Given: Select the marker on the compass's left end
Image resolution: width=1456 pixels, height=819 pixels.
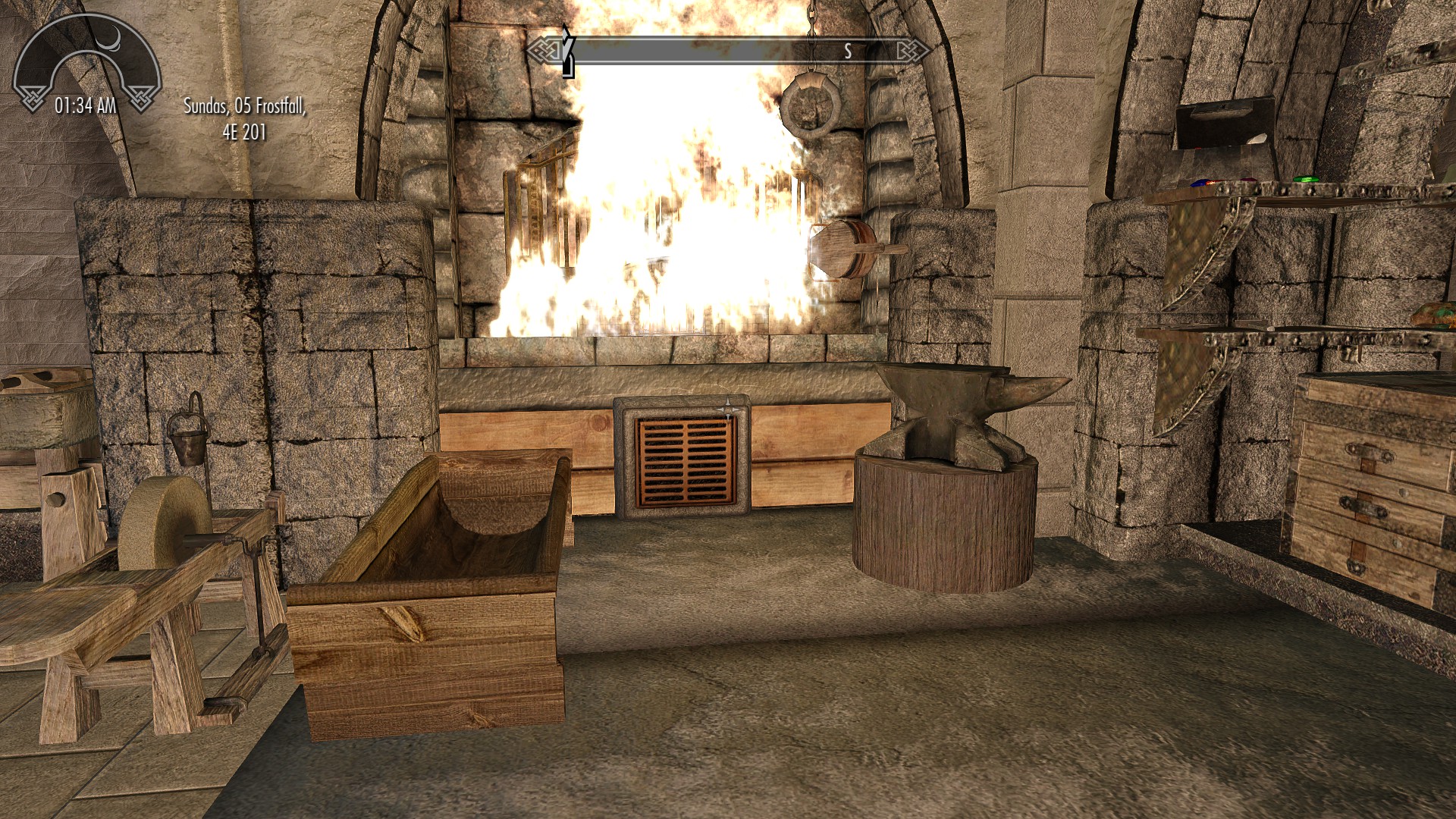Looking at the screenshot, I should [566, 52].
